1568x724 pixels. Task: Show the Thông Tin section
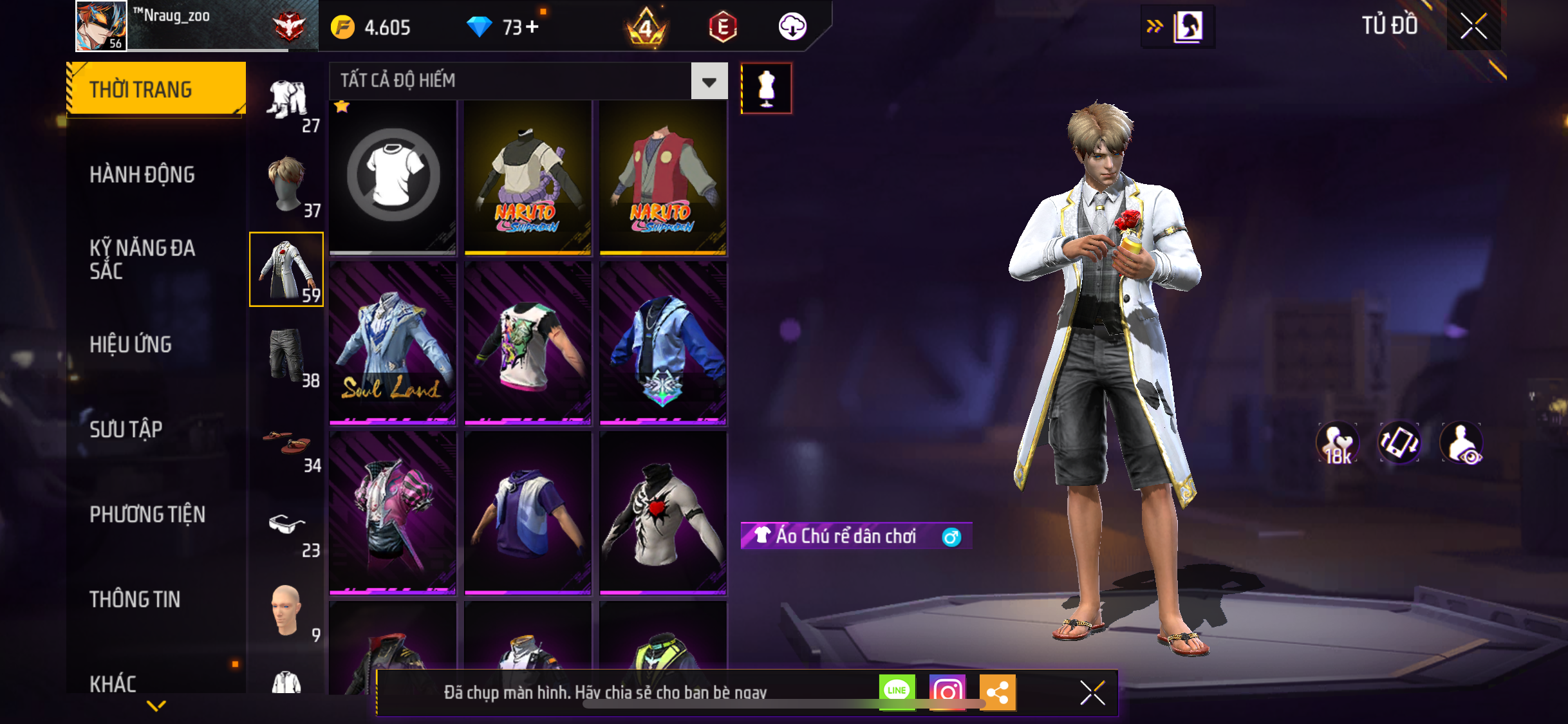point(135,599)
